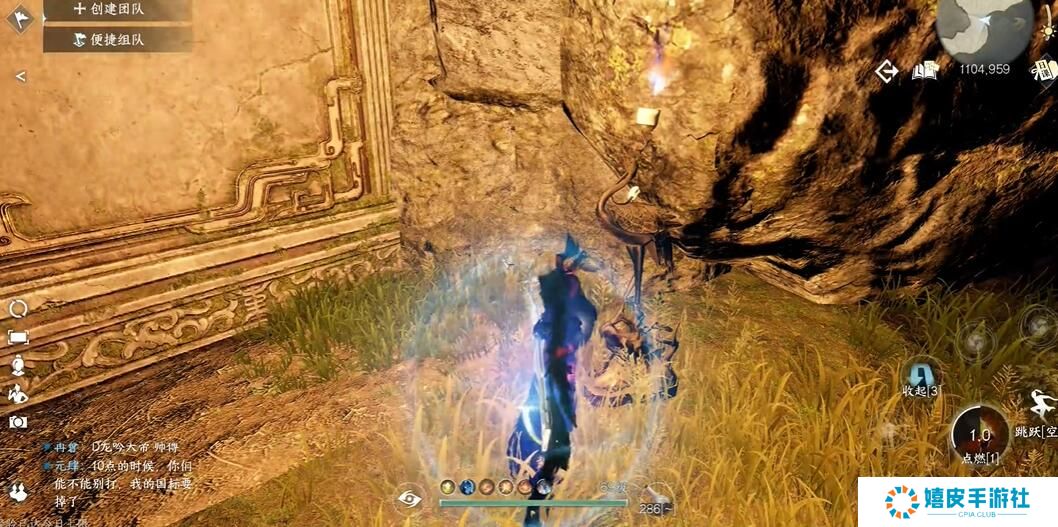
Task: Toggle the eye view icon
Action: click(409, 498)
